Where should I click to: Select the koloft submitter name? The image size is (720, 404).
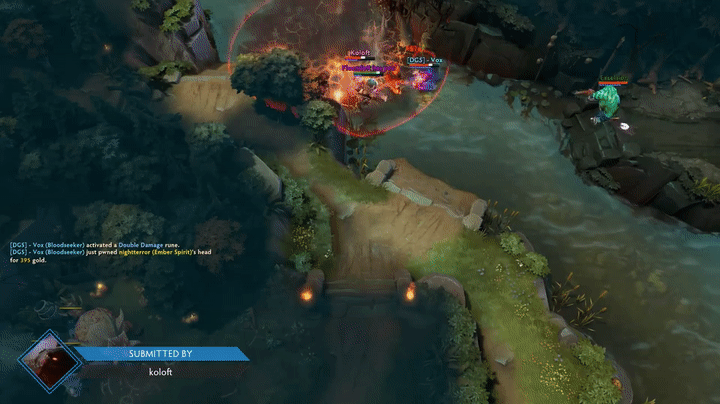point(160,372)
